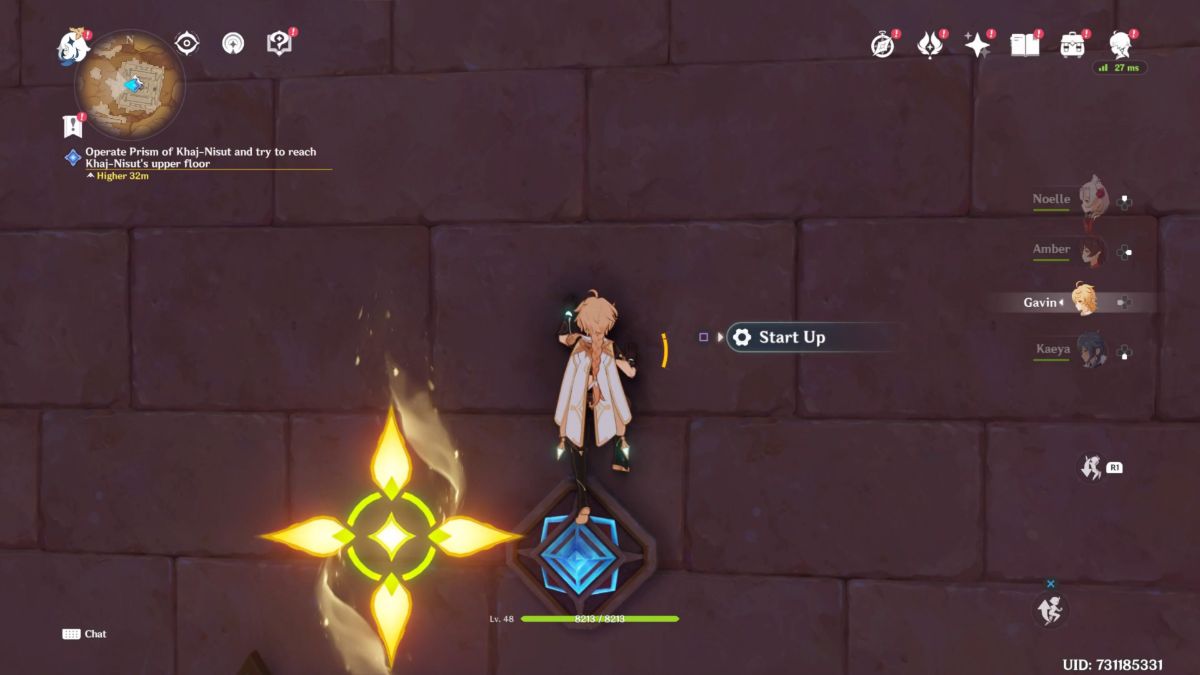
Task: Switch to party member Kaeya
Action: tap(1090, 351)
